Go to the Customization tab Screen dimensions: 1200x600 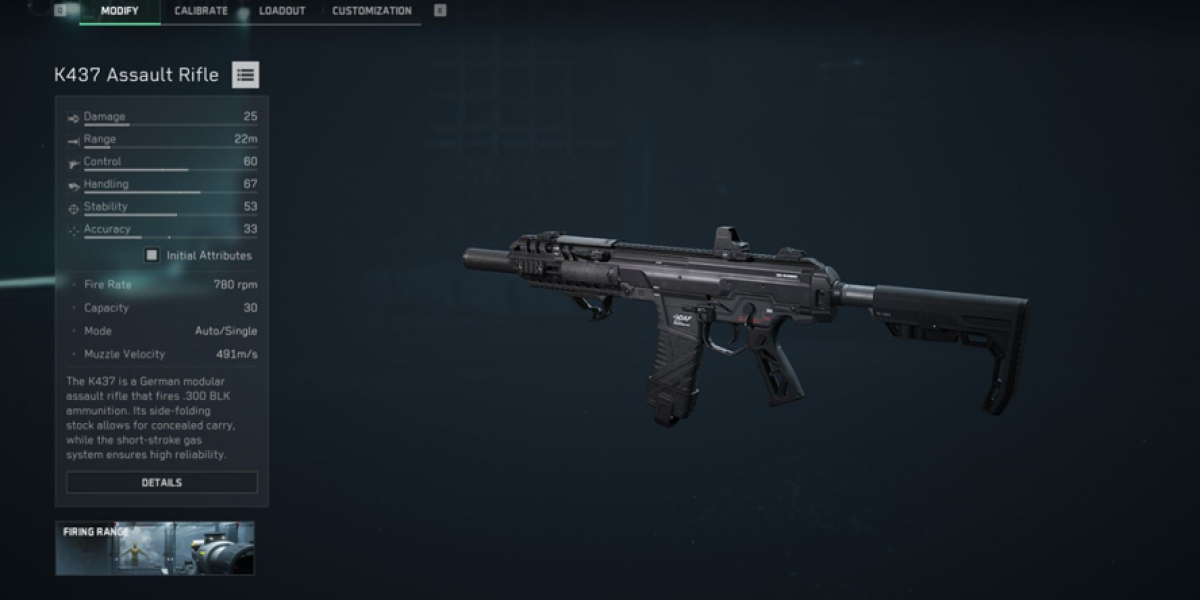click(371, 11)
